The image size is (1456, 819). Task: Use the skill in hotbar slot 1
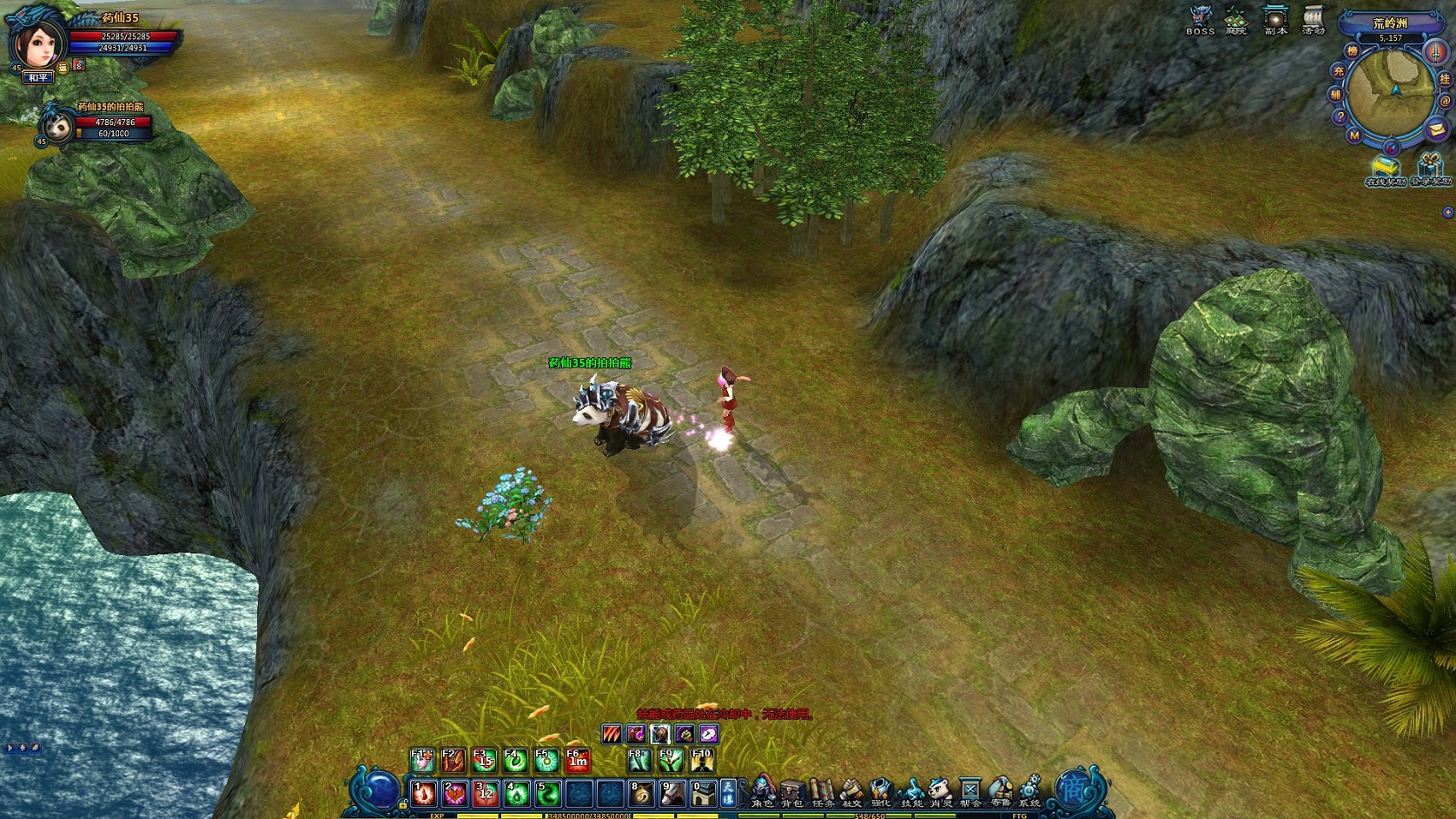424,794
